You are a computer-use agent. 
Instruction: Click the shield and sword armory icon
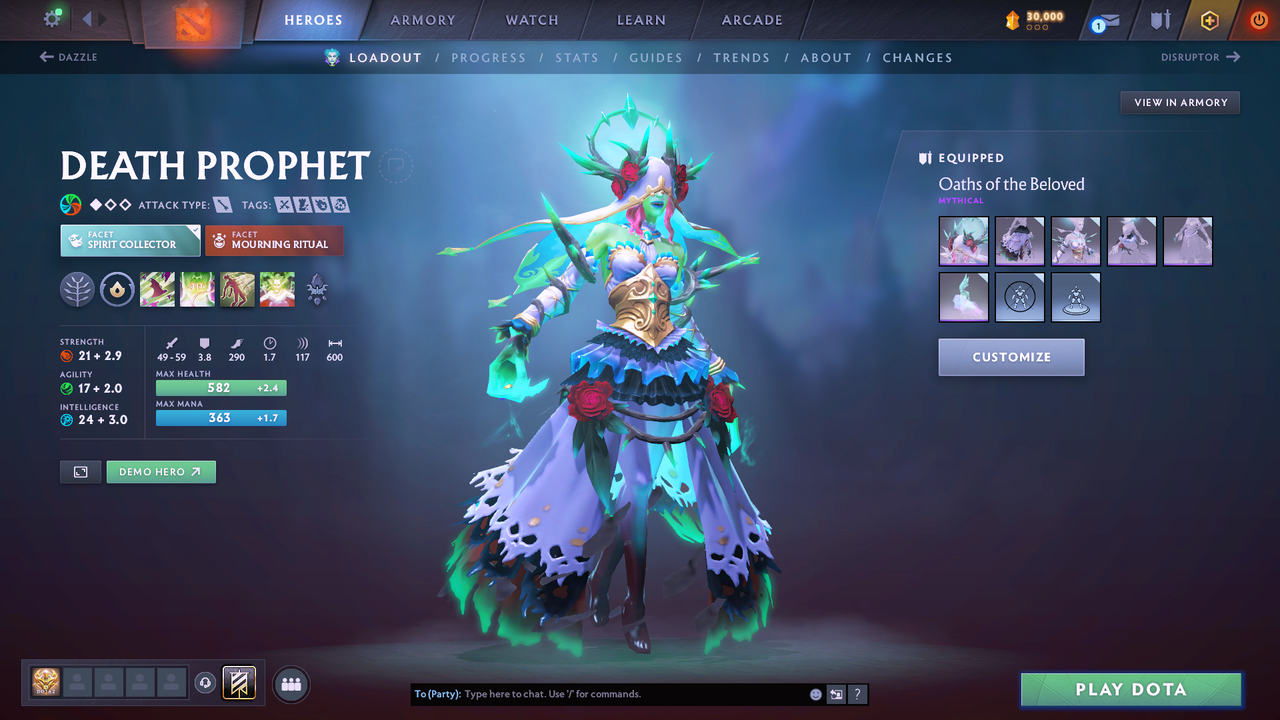click(x=1160, y=20)
